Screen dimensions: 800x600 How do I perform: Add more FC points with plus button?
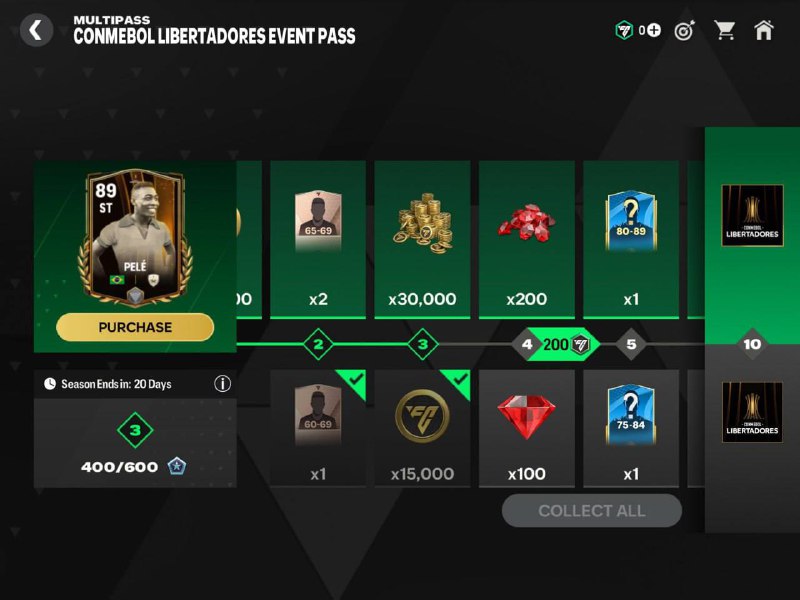point(654,30)
